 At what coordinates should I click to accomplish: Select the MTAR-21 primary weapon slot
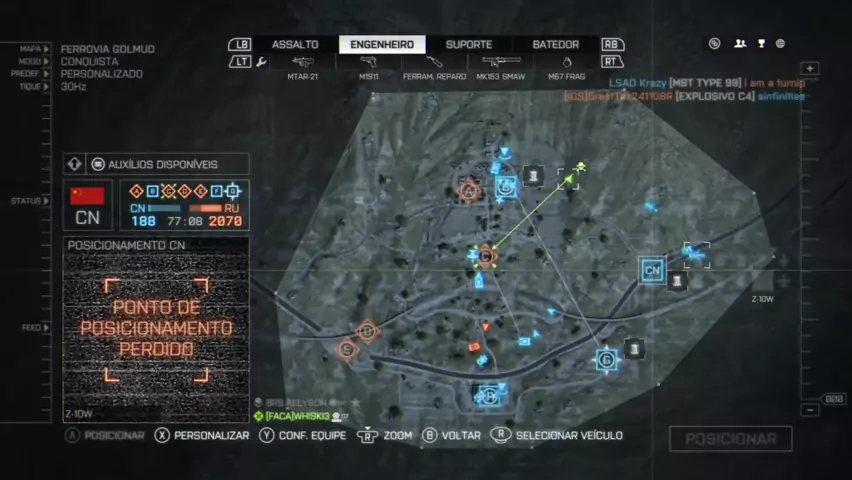(x=302, y=67)
